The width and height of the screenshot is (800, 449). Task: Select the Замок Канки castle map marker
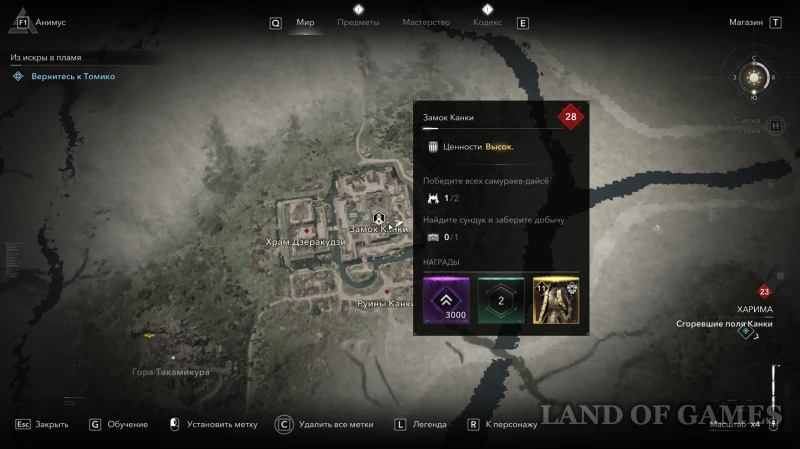(379, 217)
